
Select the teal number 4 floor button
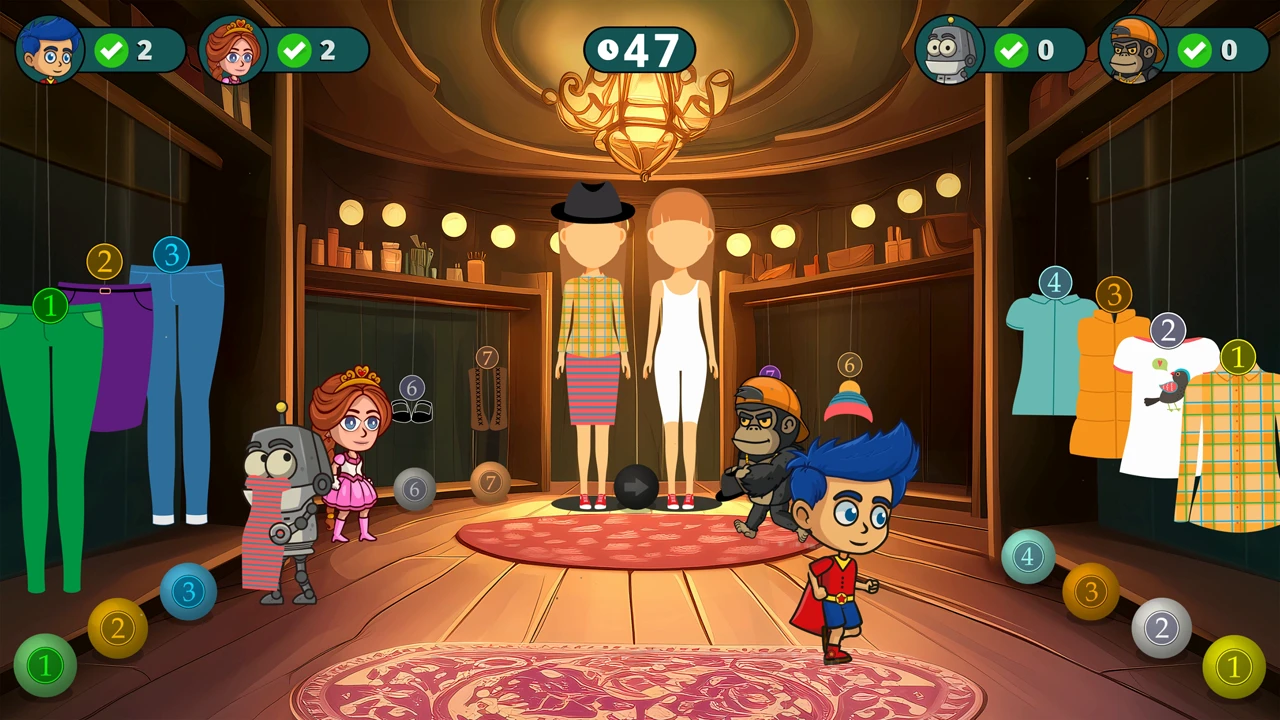1028,556
